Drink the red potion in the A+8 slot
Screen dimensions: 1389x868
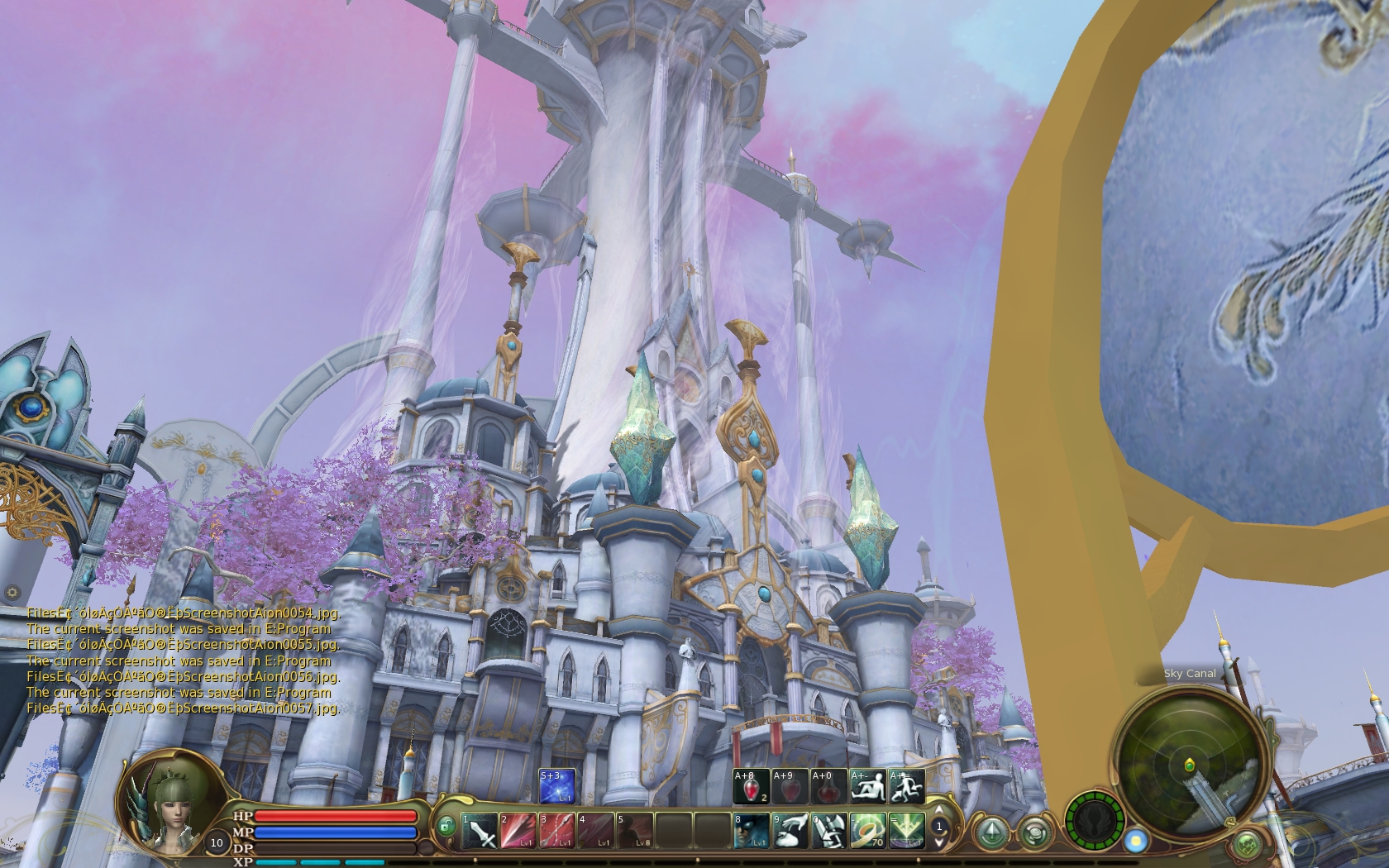[x=751, y=786]
